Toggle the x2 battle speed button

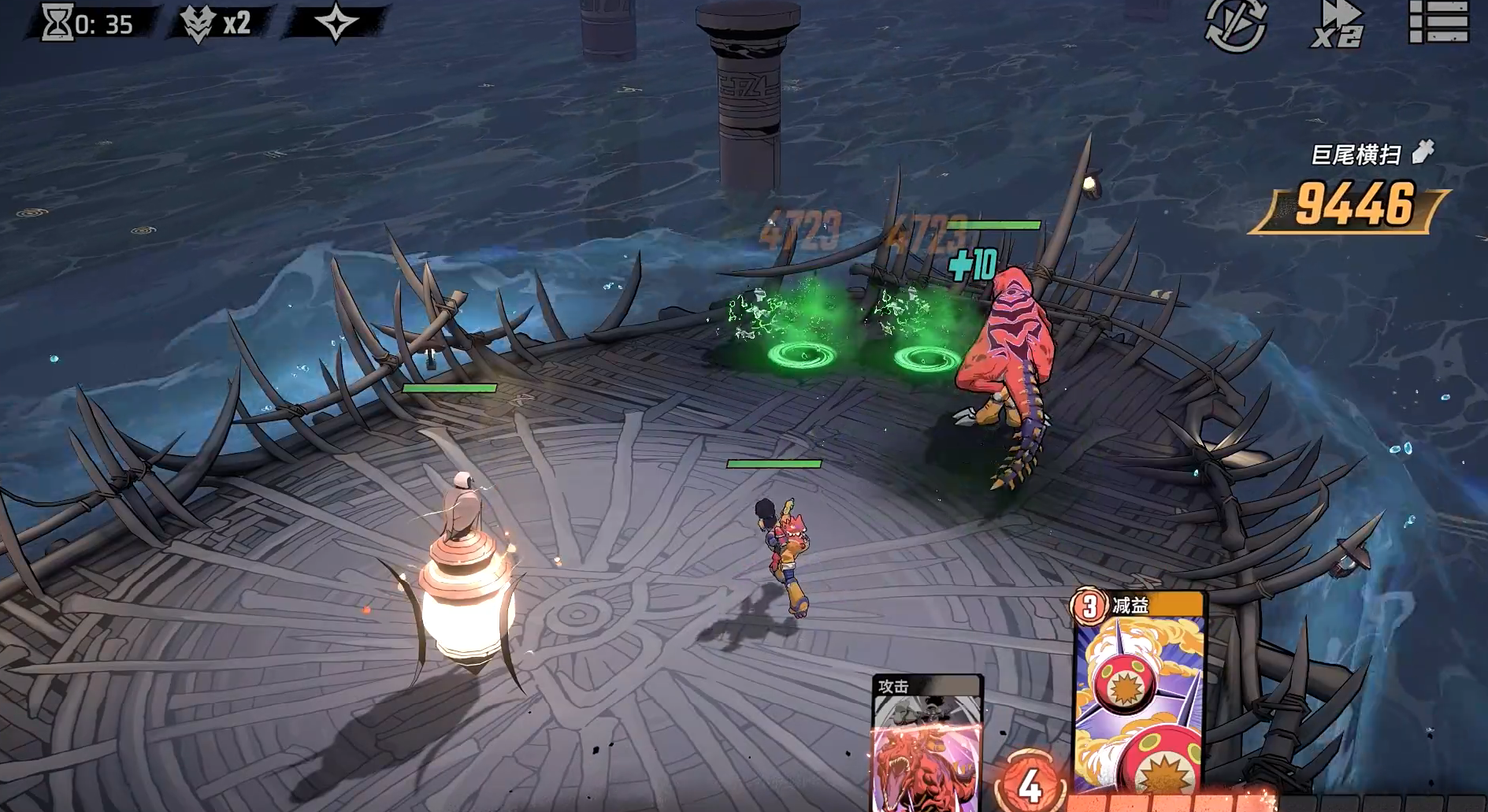tap(1338, 24)
